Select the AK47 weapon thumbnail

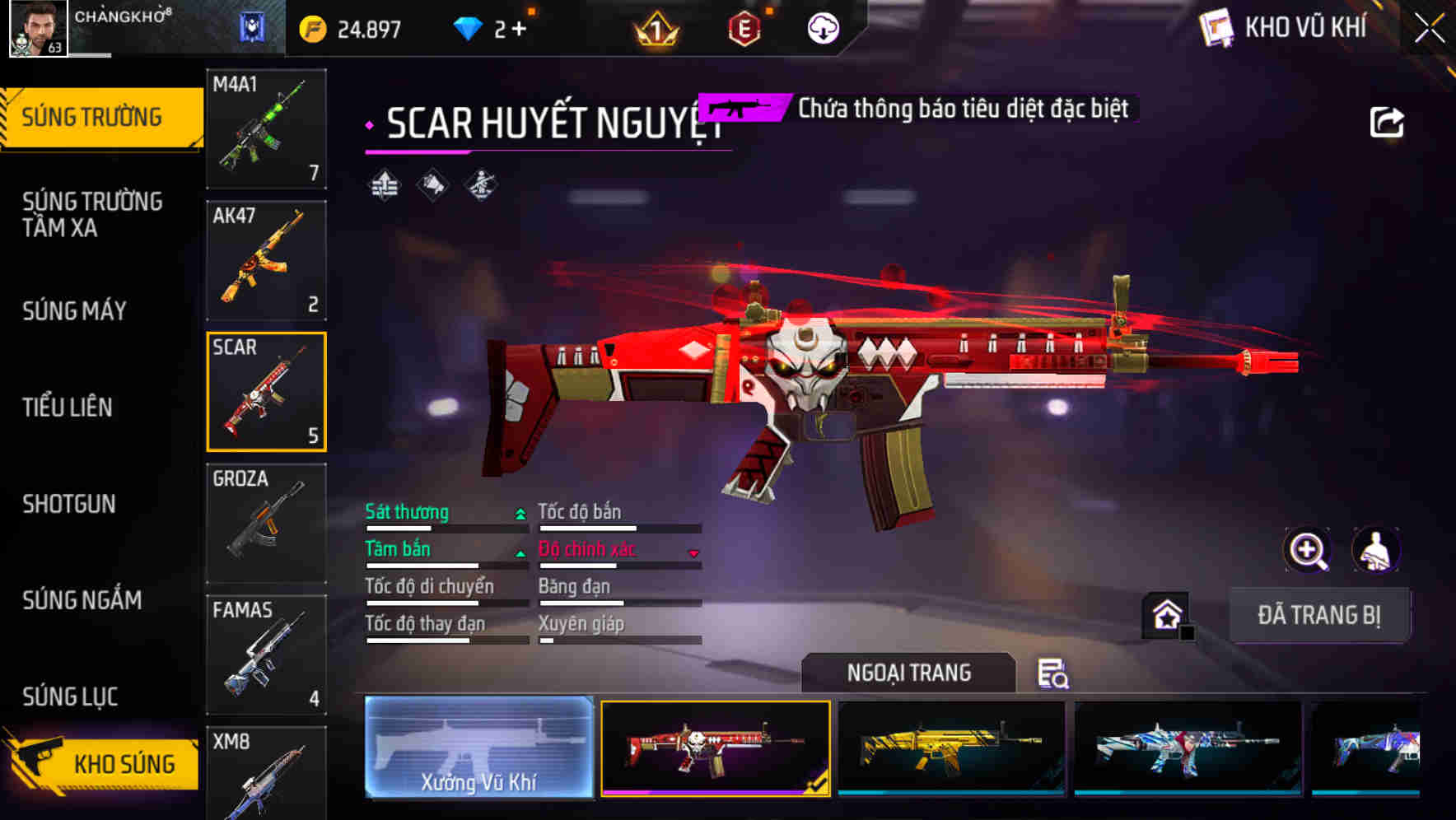(x=265, y=259)
